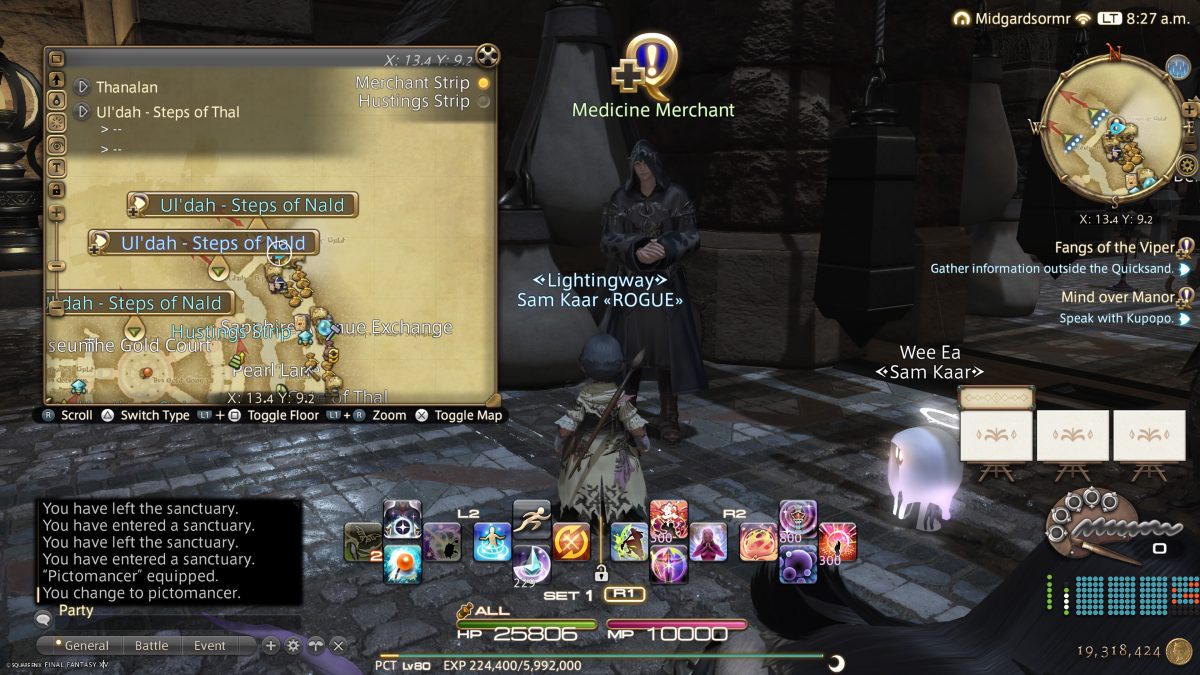Switch to the Battle chat tab

(x=152, y=645)
